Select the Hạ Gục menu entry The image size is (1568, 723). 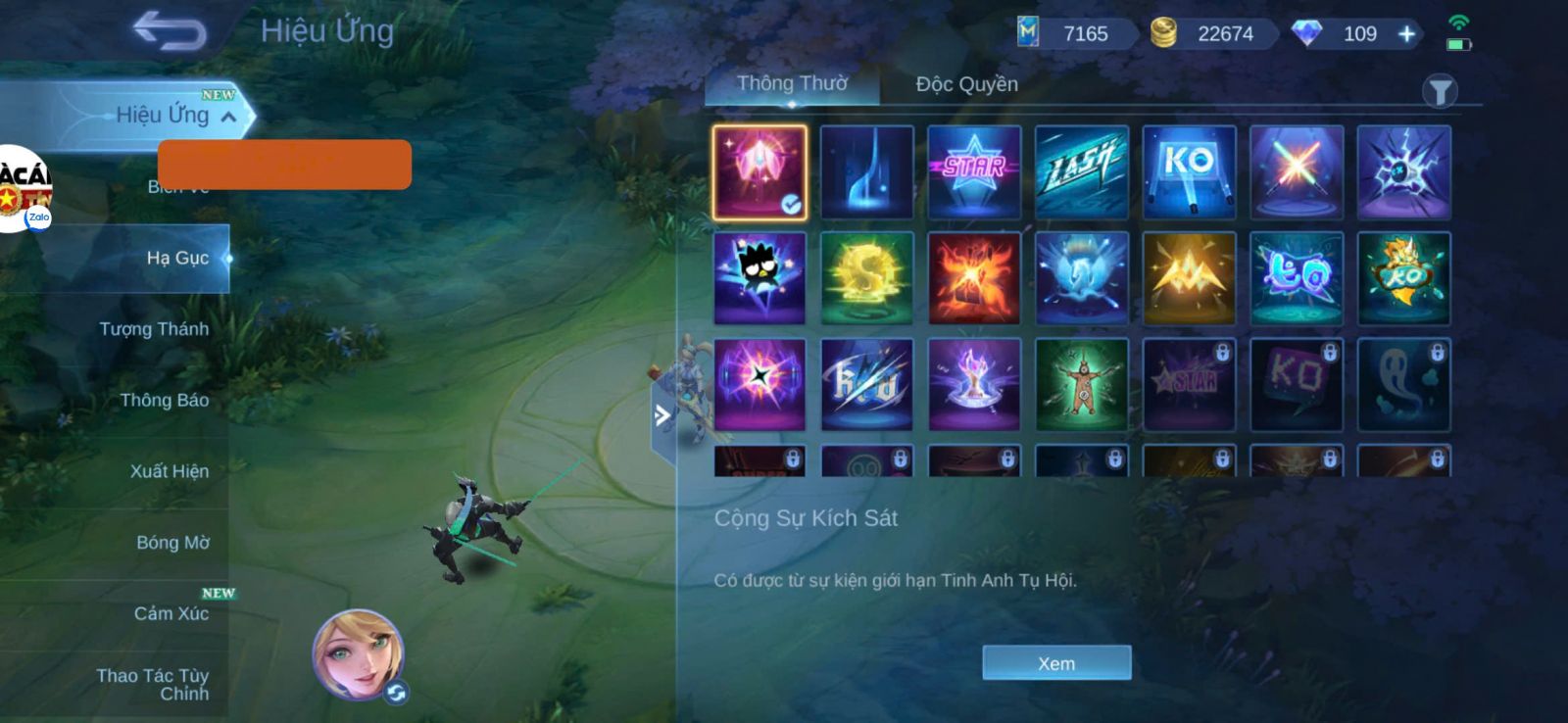click(176, 258)
